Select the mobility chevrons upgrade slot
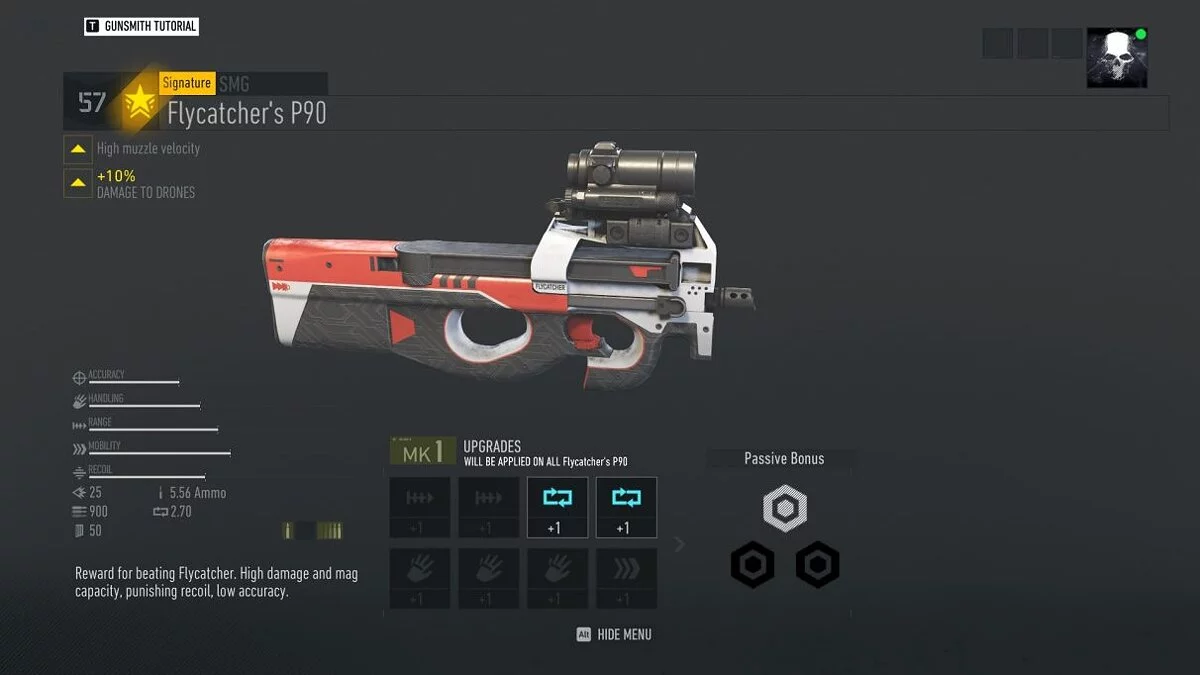 coord(626,577)
